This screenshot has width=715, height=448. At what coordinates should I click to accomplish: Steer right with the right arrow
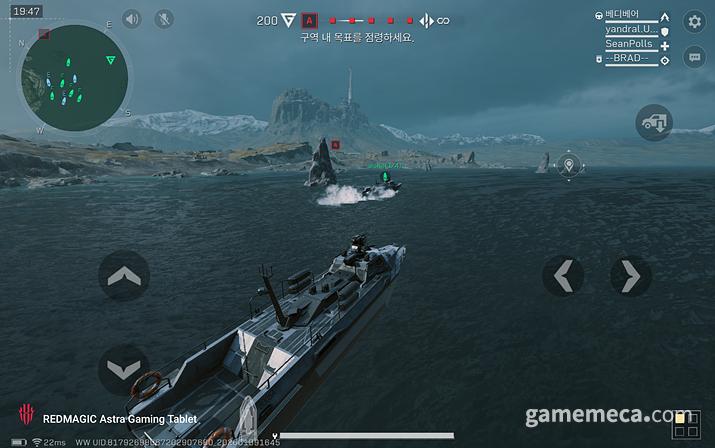pyautogui.click(x=630, y=275)
